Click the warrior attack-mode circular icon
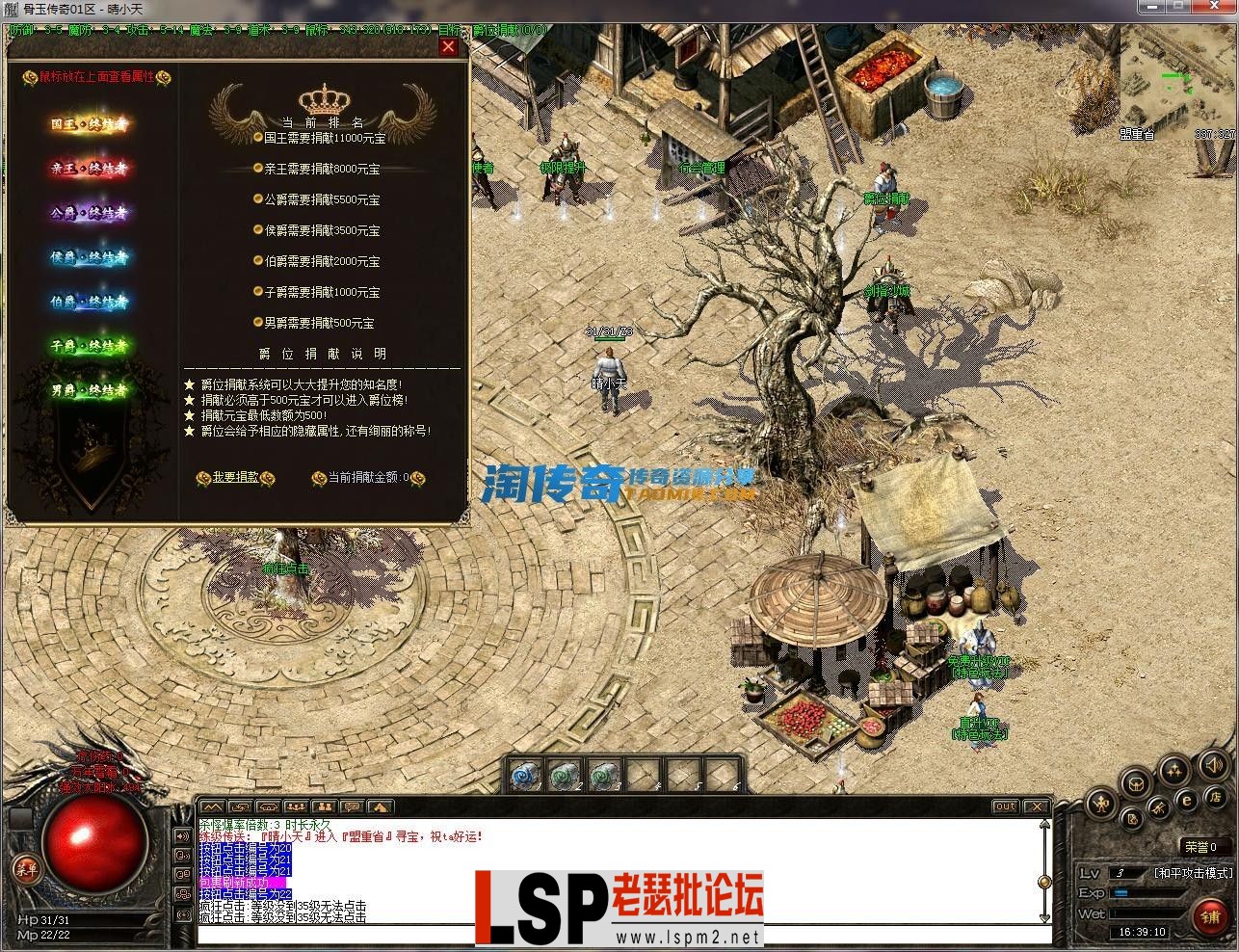Screen dimensions: 1239x952 pos(1100,803)
